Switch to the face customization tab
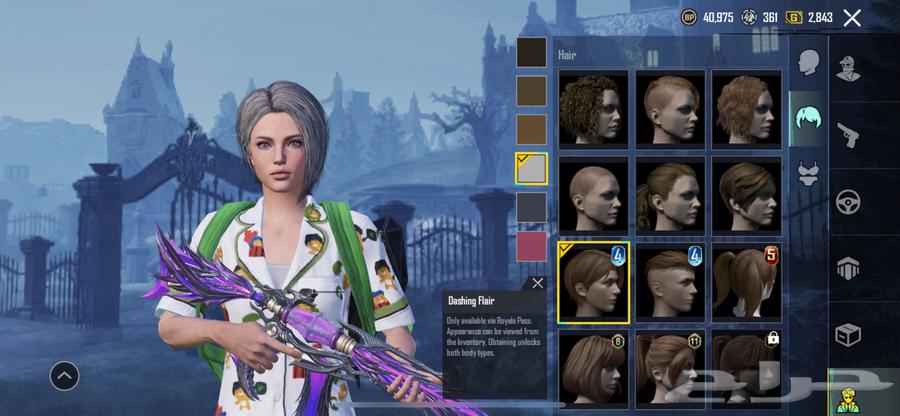 pyautogui.click(x=808, y=62)
